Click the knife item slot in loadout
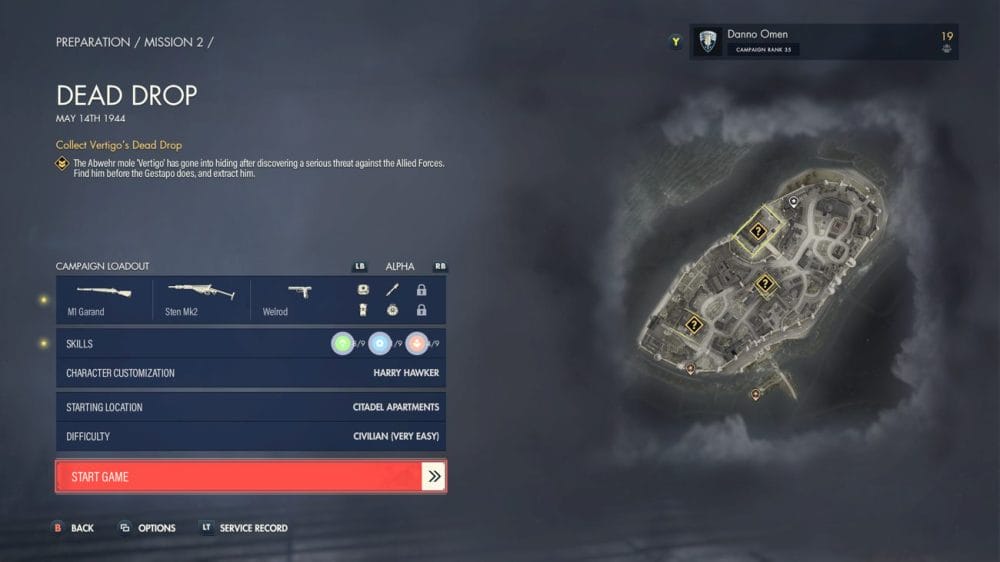Viewport: 1000px width, 562px height. coord(392,290)
